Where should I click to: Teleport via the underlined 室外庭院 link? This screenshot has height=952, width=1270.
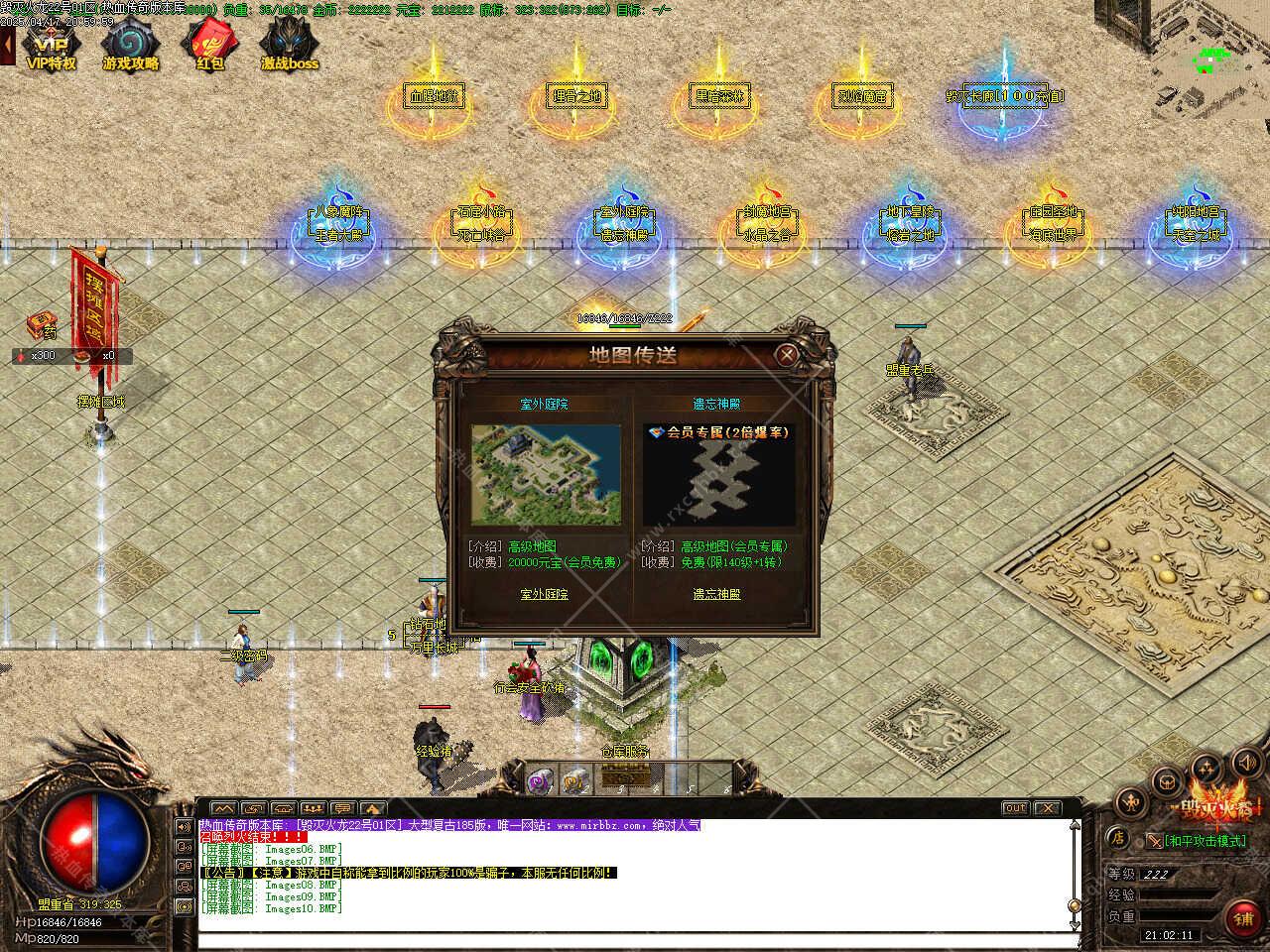click(x=545, y=594)
